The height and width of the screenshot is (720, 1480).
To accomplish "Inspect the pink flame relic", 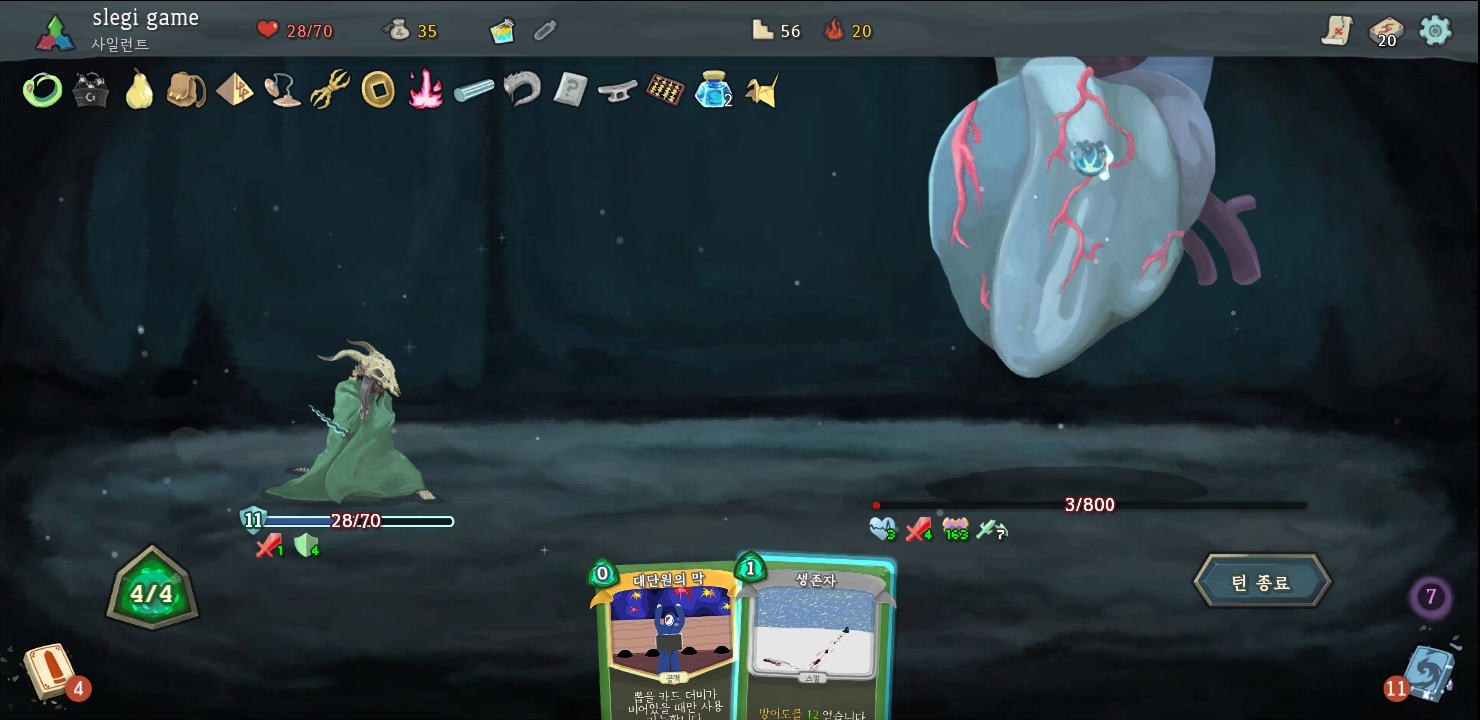I will pos(425,91).
